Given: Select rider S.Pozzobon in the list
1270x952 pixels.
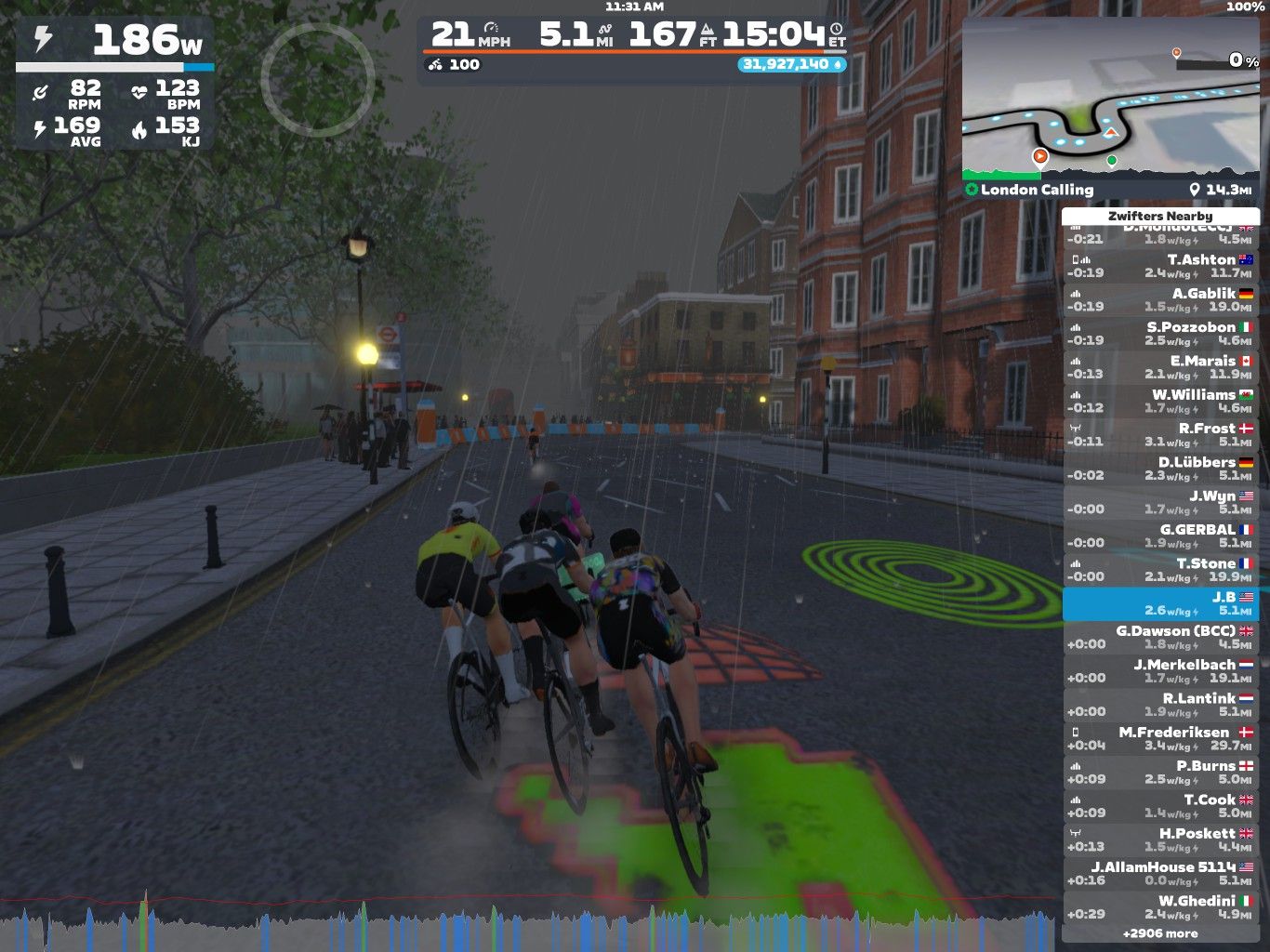Looking at the screenshot, I should [x=1160, y=334].
